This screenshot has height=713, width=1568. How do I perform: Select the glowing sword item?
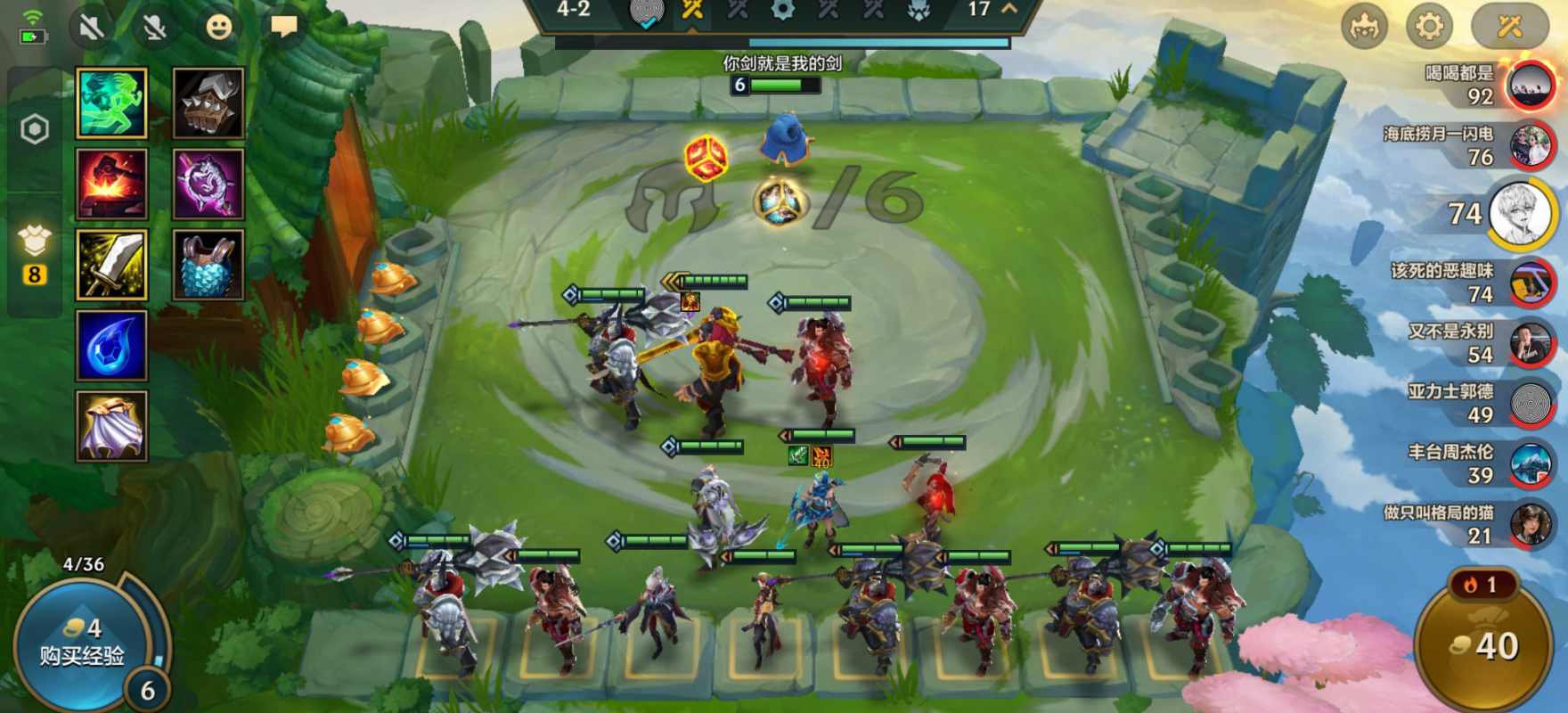point(111,265)
